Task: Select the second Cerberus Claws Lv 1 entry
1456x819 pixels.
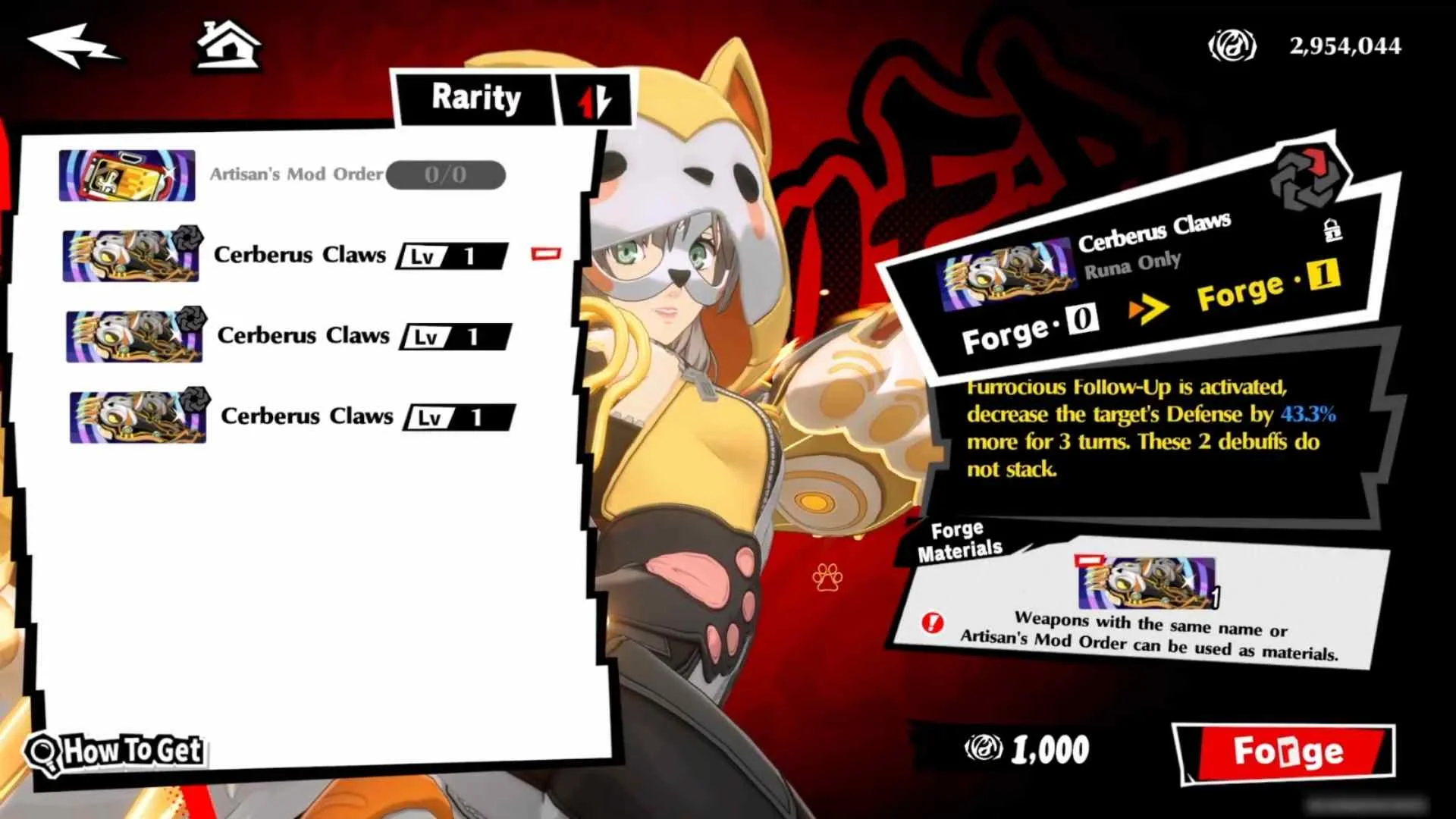Action: 303,336
